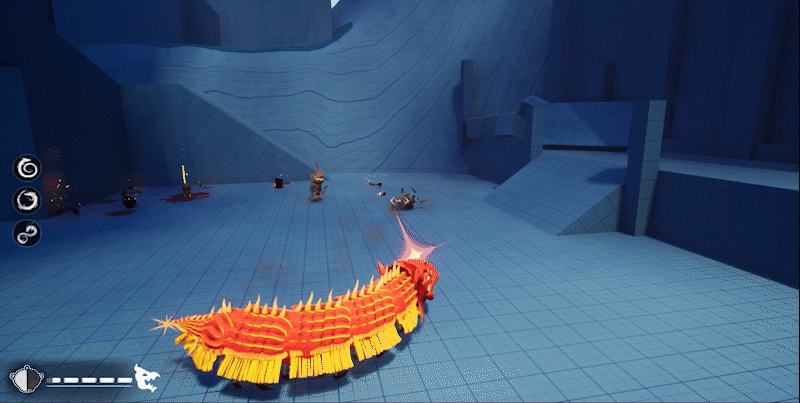Click the half-filled round pot icon
This screenshot has width=800, height=403.
click(23, 379)
